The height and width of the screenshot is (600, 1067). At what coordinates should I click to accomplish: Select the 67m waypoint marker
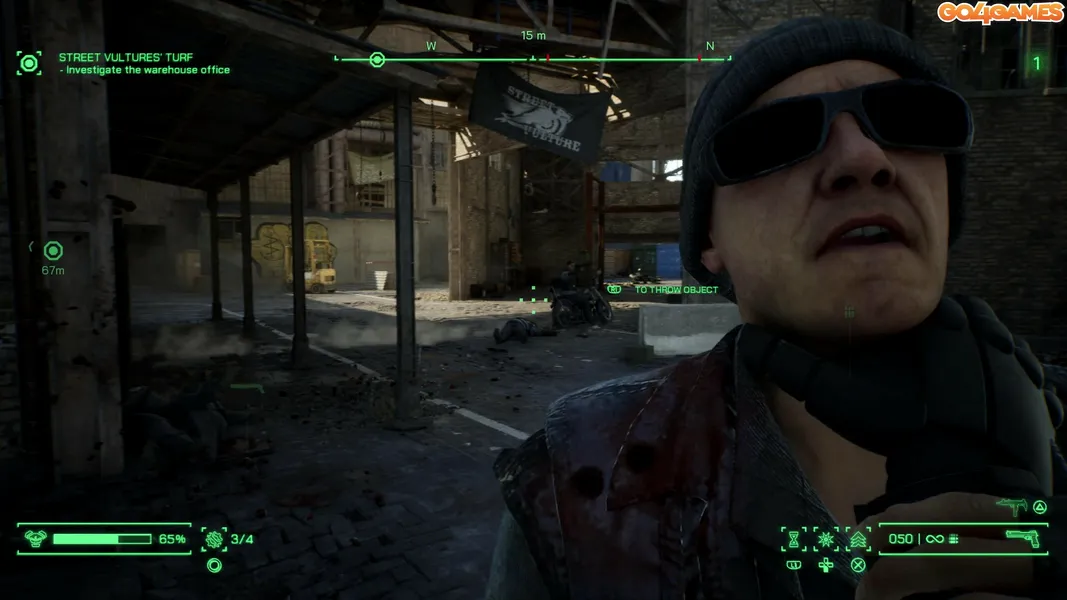click(x=53, y=251)
